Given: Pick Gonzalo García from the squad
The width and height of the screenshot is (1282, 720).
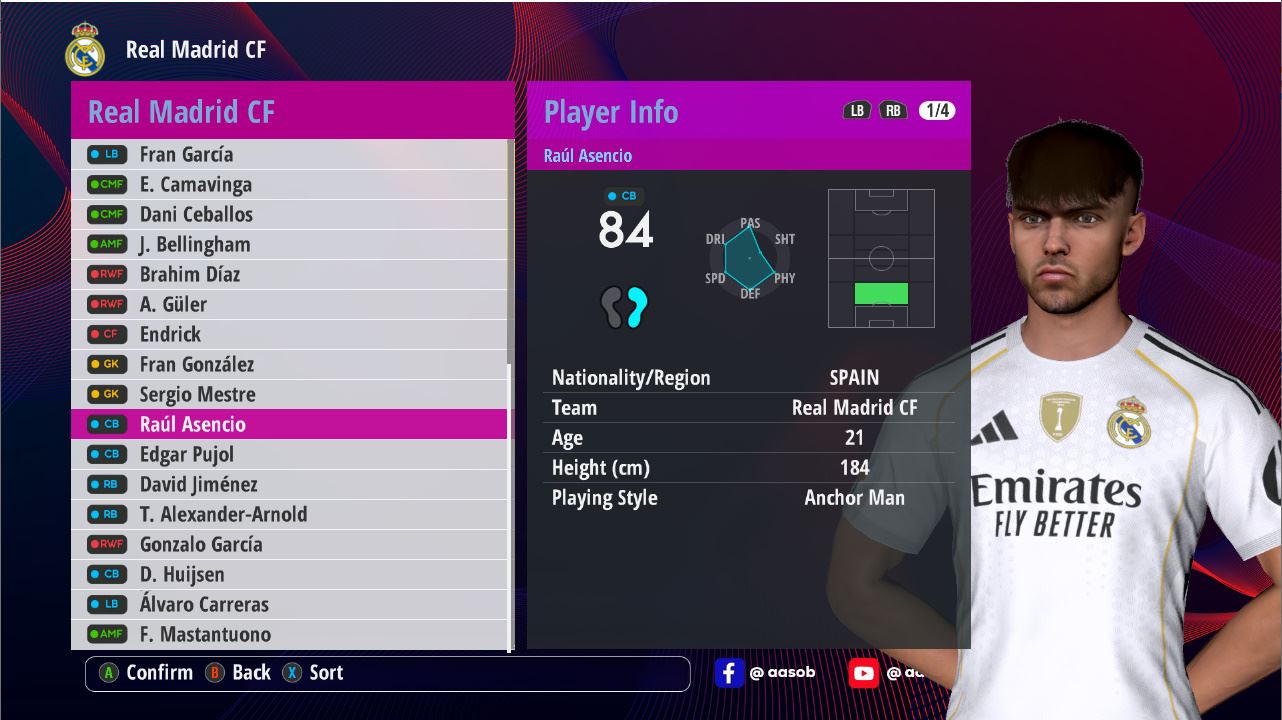Looking at the screenshot, I should coord(290,544).
